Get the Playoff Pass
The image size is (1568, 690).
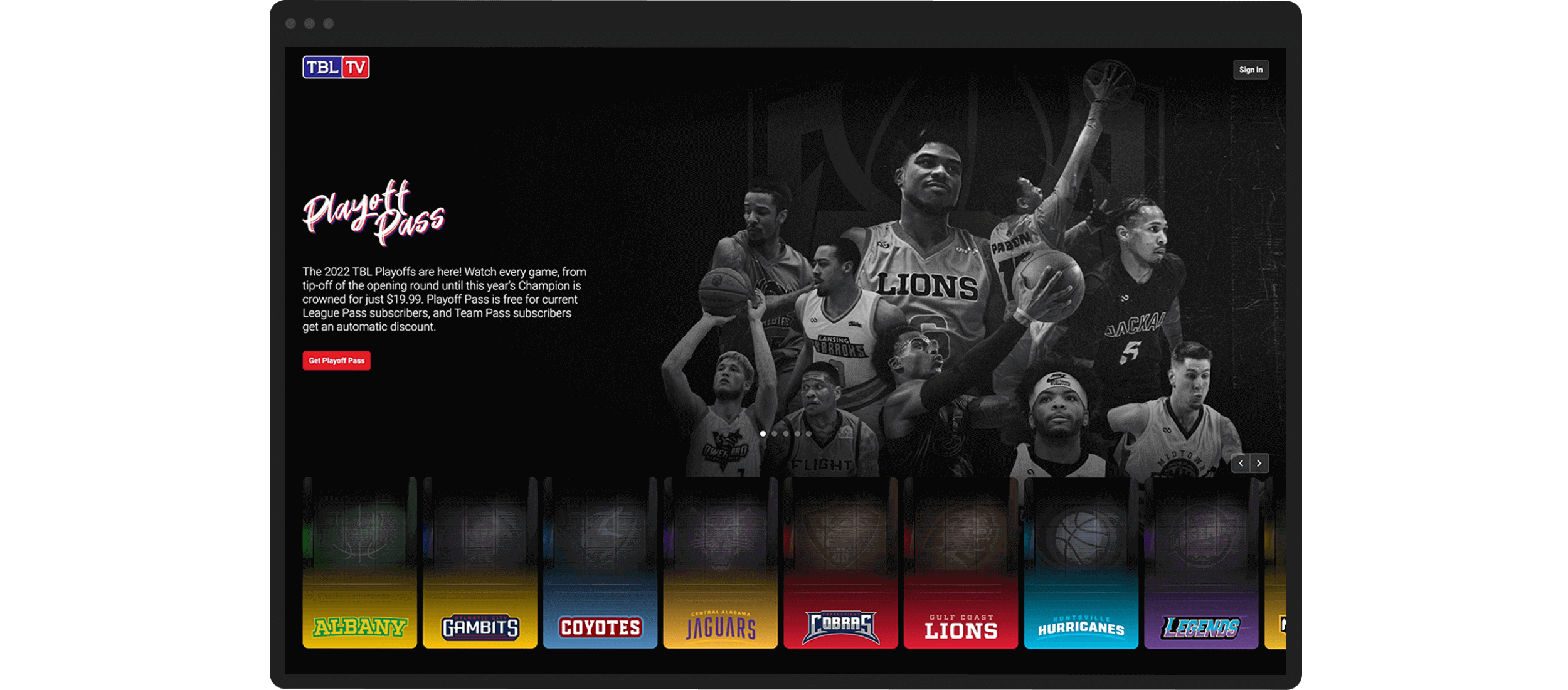336,361
